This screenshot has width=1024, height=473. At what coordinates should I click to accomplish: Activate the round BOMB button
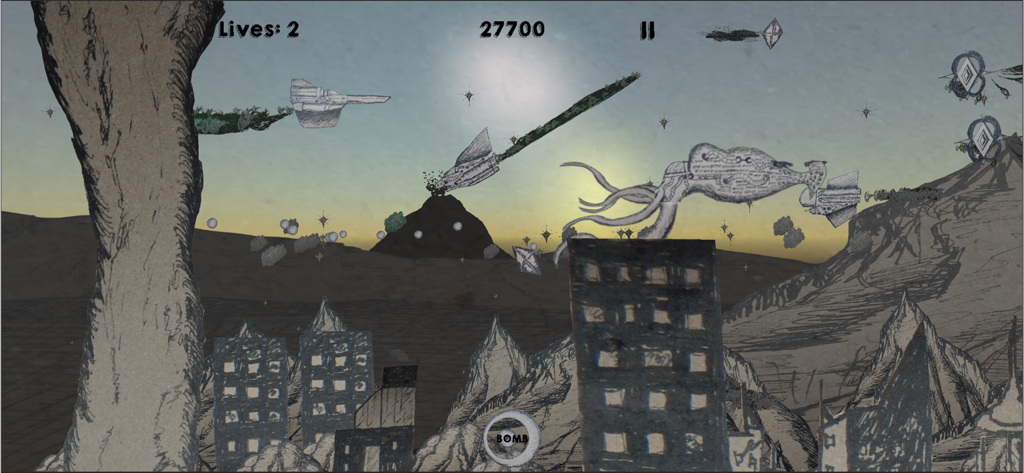pyautogui.click(x=512, y=437)
